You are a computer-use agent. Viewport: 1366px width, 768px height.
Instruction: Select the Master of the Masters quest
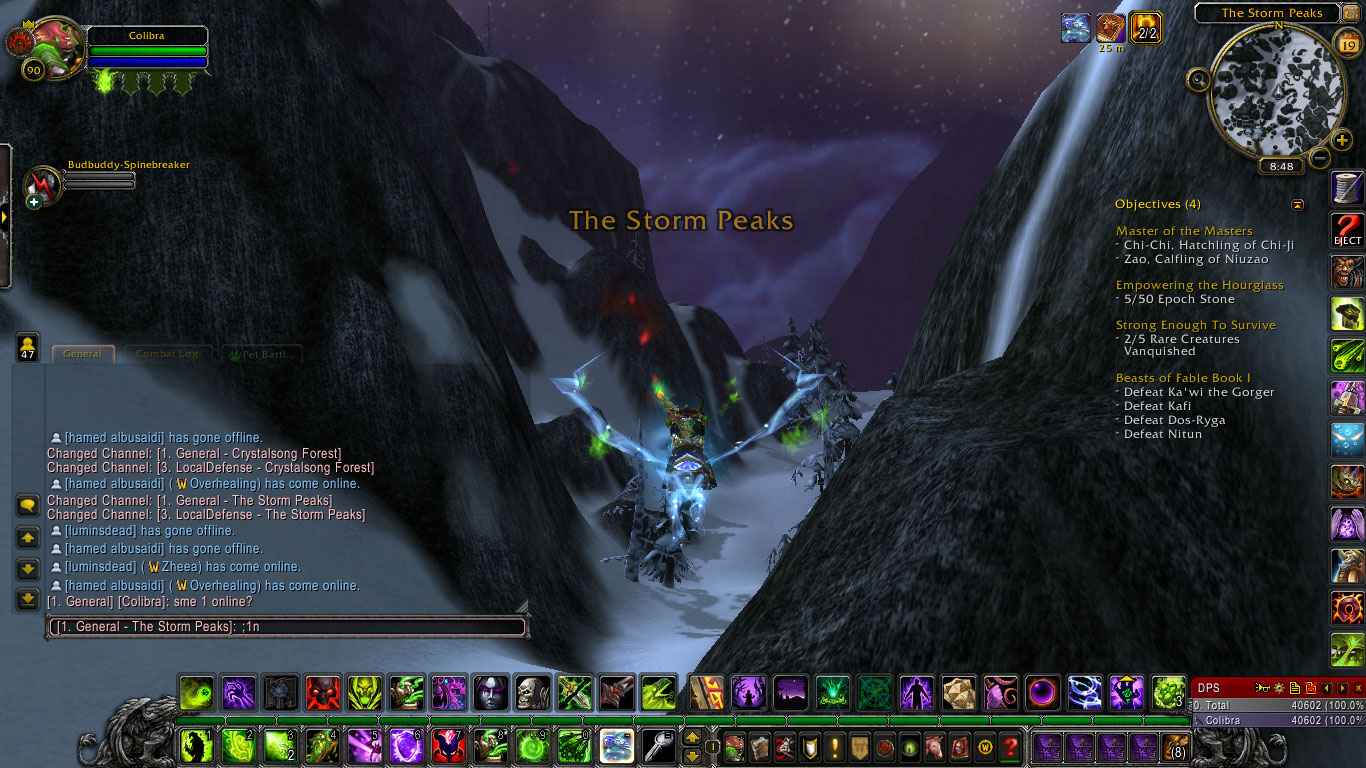1184,231
